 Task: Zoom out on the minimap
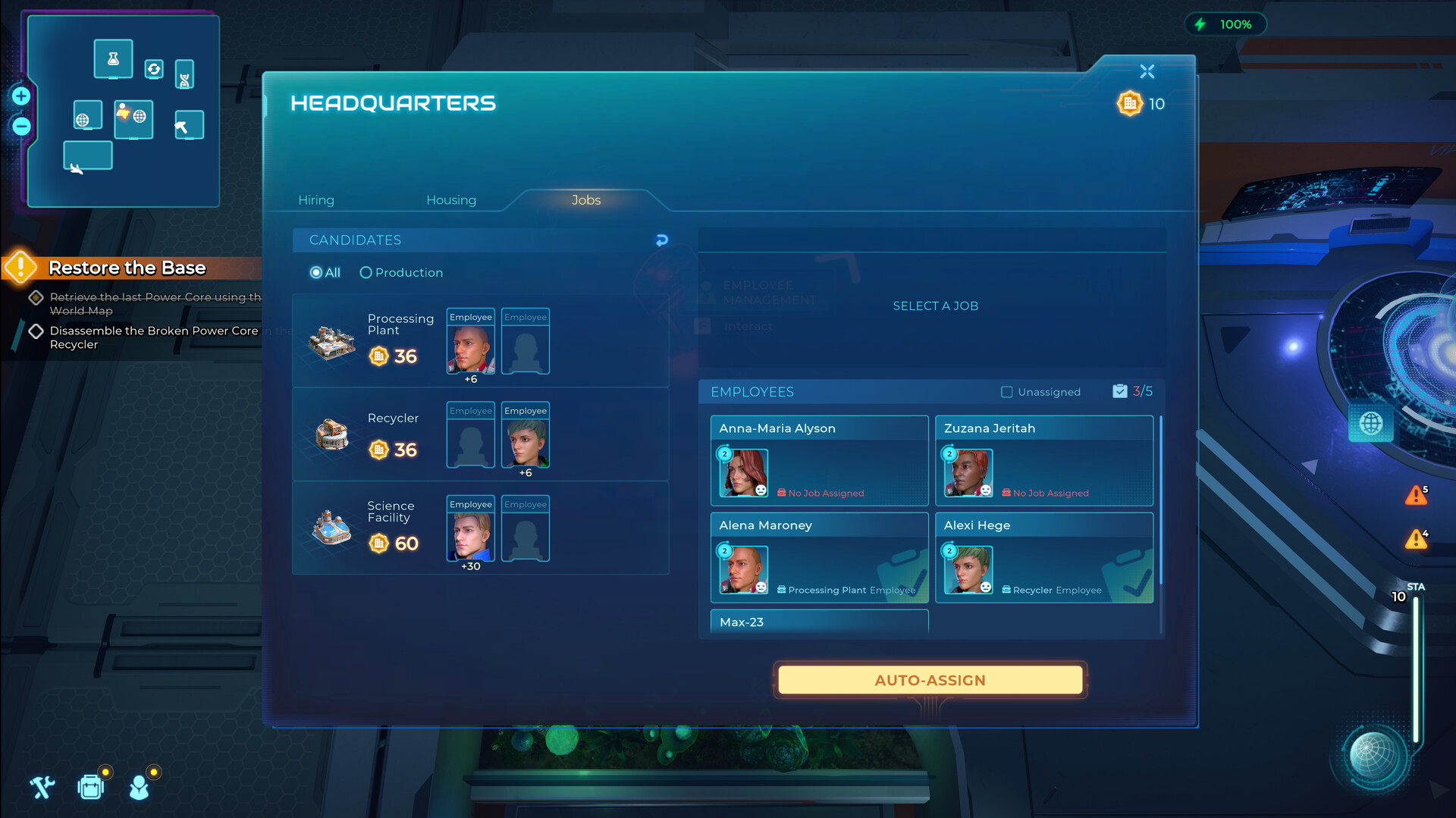click(x=20, y=127)
